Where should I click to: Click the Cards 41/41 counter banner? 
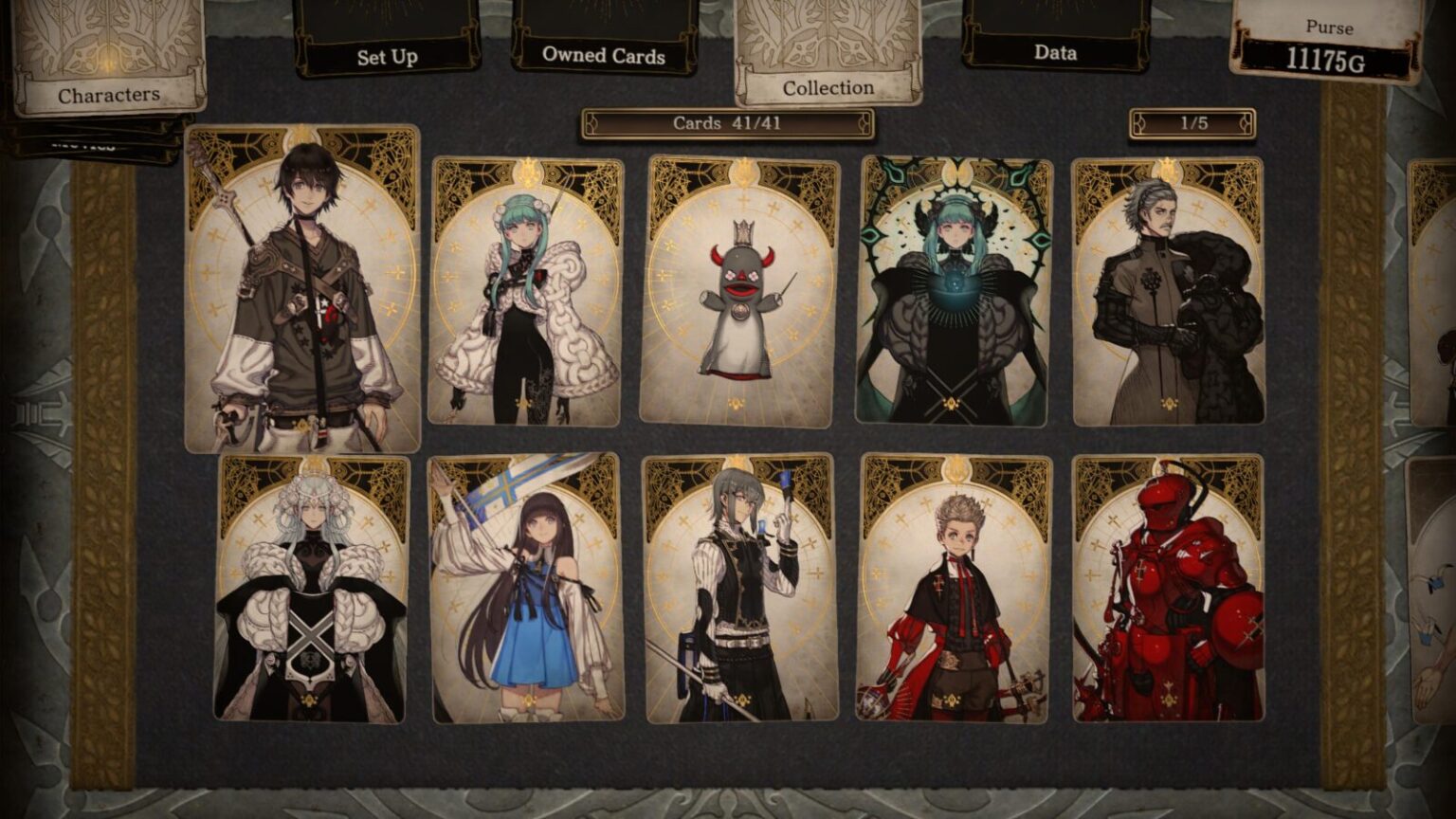729,123
